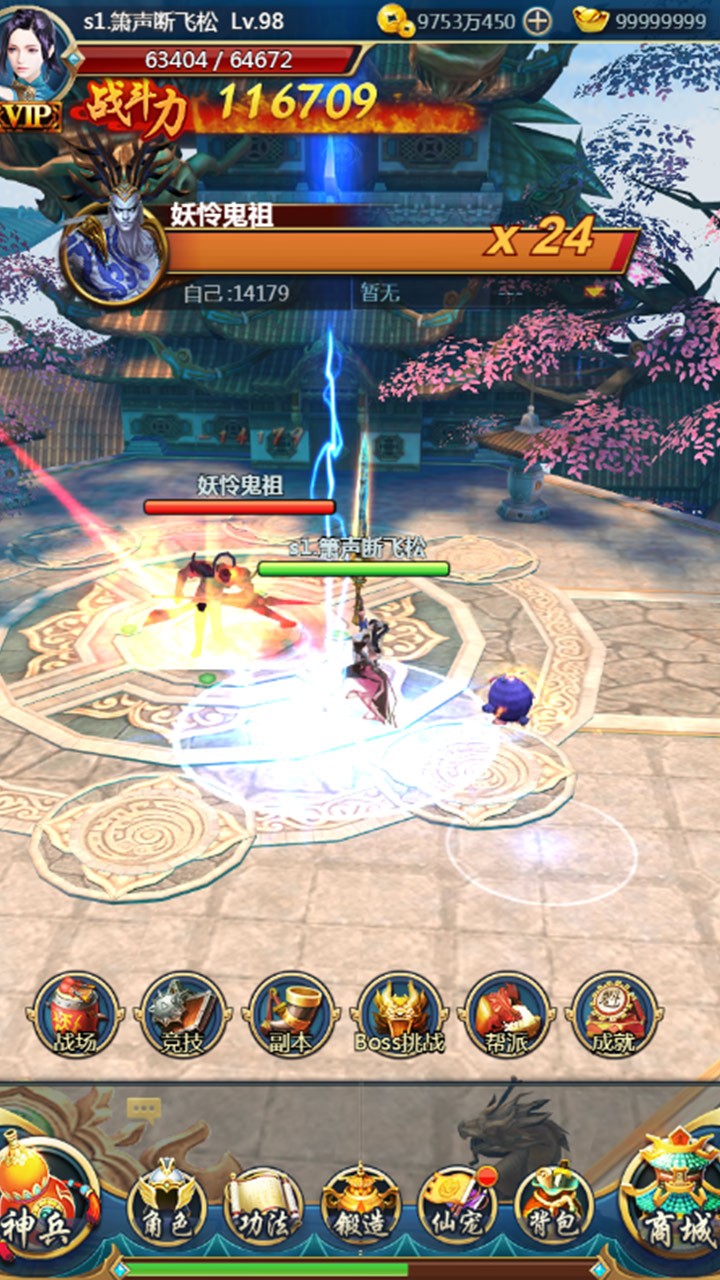Tap the gold ingot currency icon
Screen dimensions: 720x1280
[591, 20]
